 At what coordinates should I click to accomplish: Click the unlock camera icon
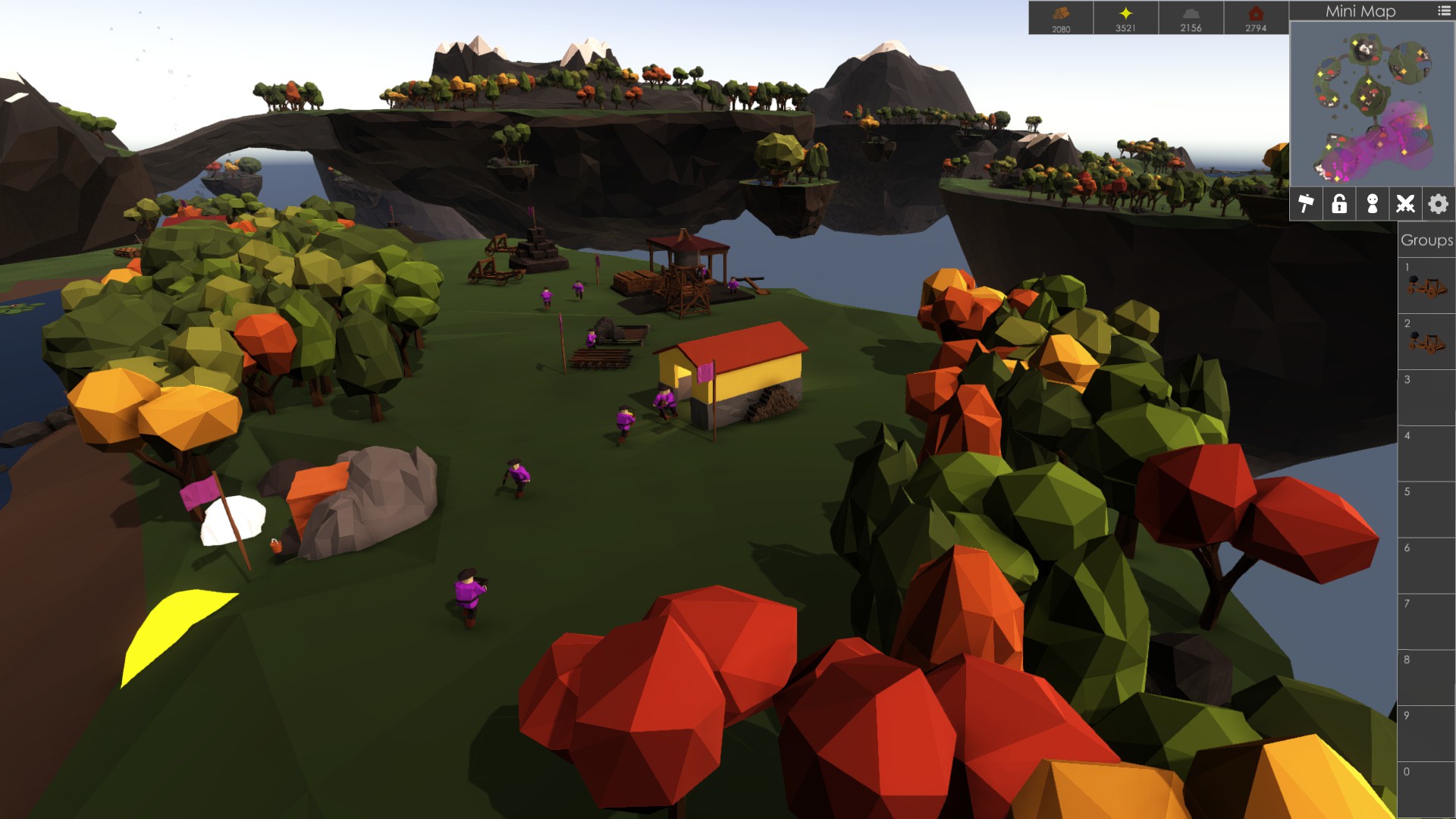[1339, 203]
